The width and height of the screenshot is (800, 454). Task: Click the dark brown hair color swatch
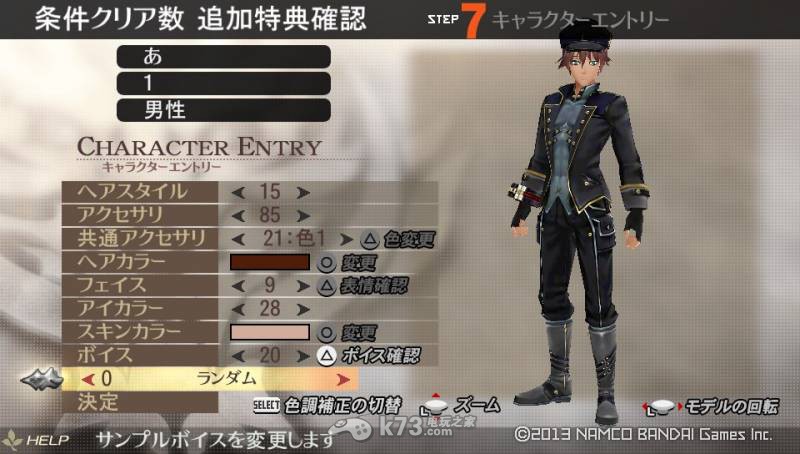(270, 262)
